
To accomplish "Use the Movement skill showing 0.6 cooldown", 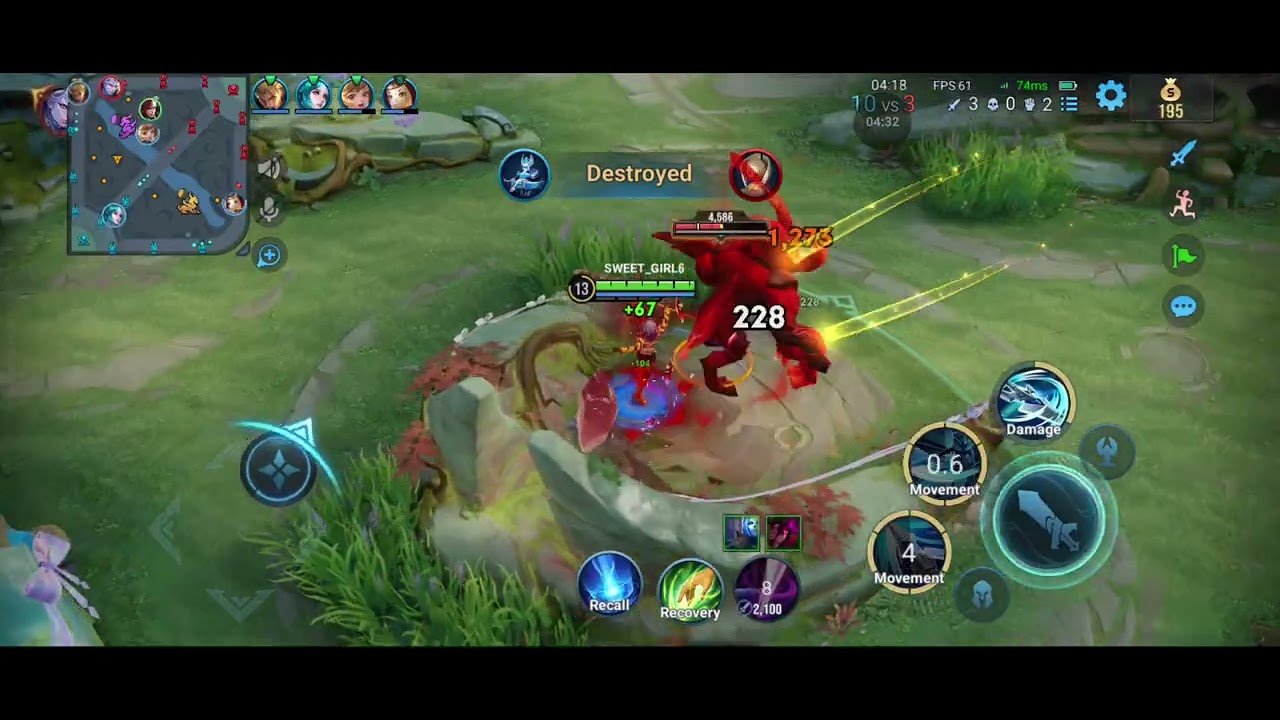I will click(944, 464).
